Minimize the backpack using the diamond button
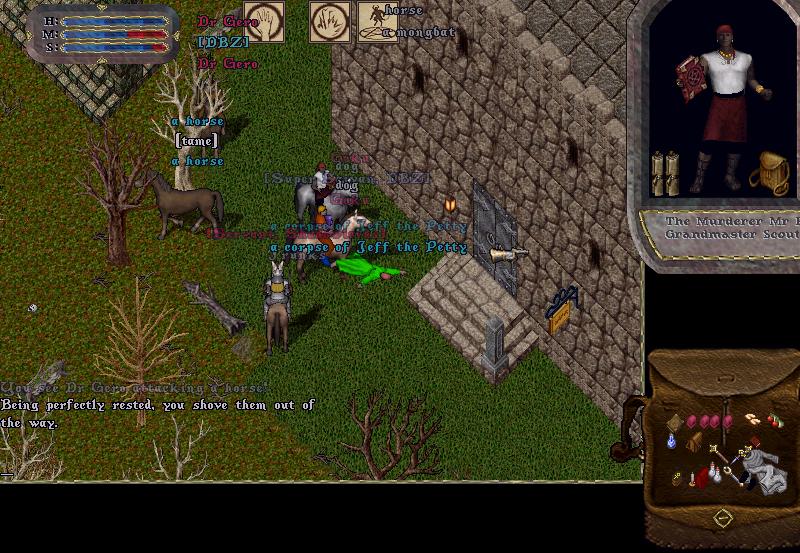Screen dimensions: 800x553 point(720,518)
